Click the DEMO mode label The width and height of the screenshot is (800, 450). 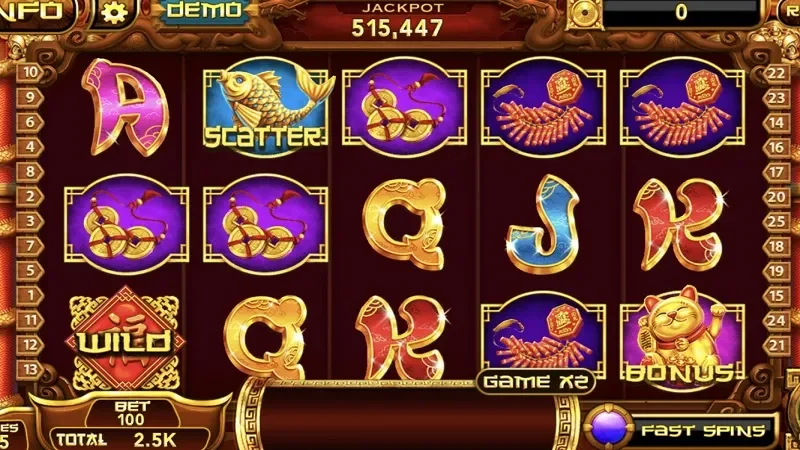pos(204,11)
